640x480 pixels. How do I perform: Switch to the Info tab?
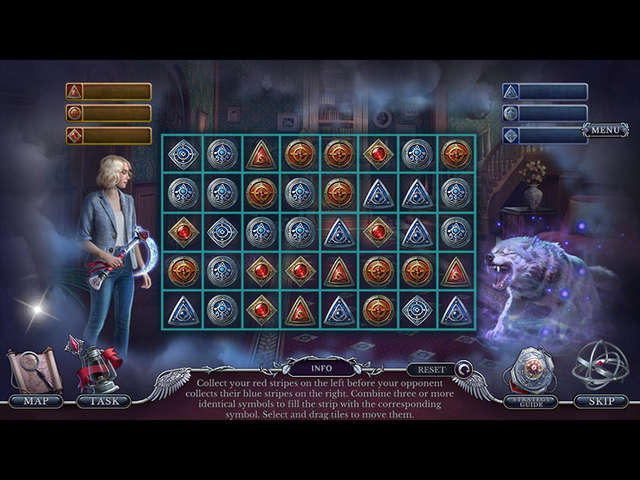click(x=321, y=367)
